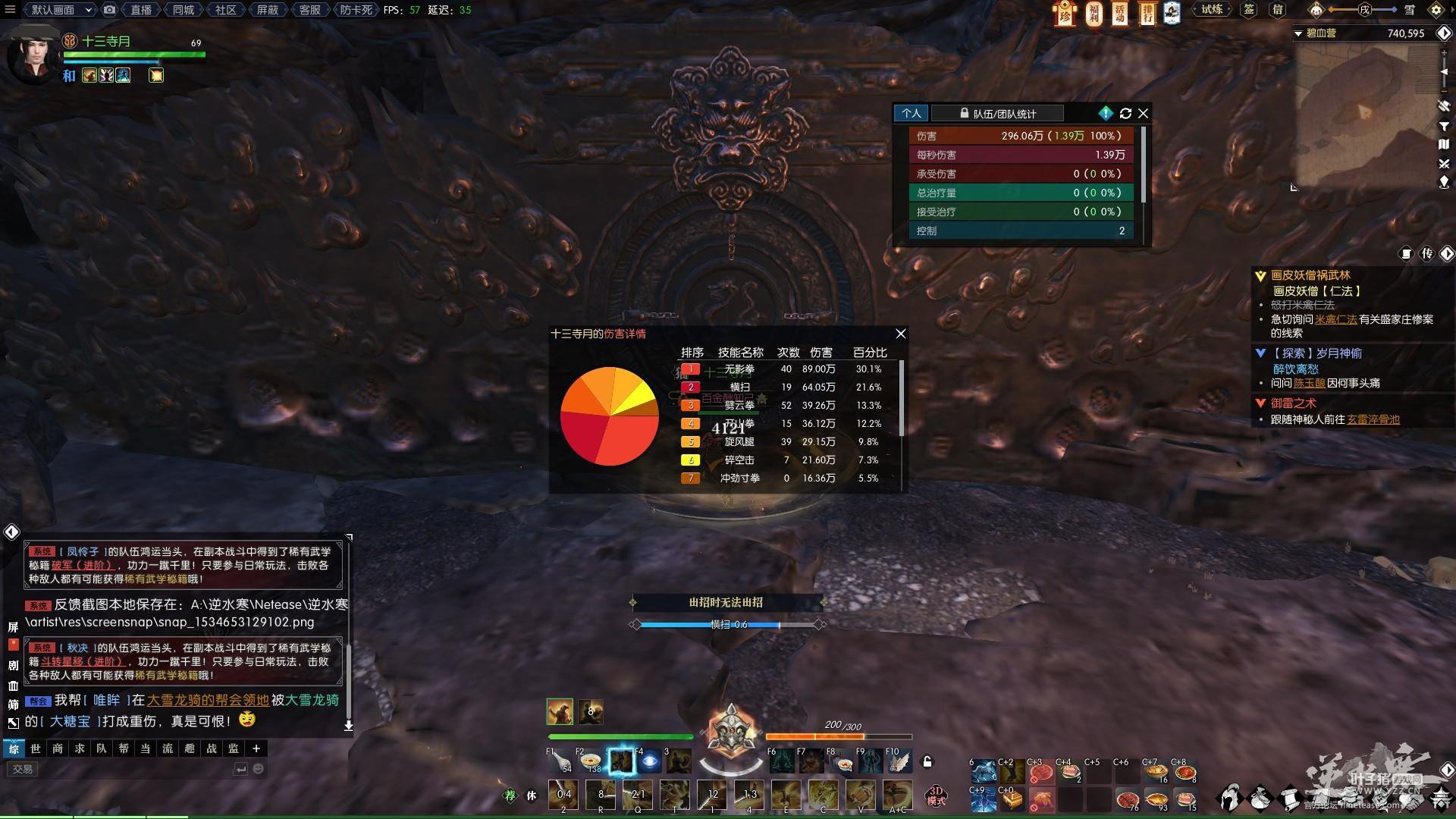This screenshot has width=1456, height=819.
Task: Open the 默认画面 display dropdown
Action: click(x=61, y=10)
